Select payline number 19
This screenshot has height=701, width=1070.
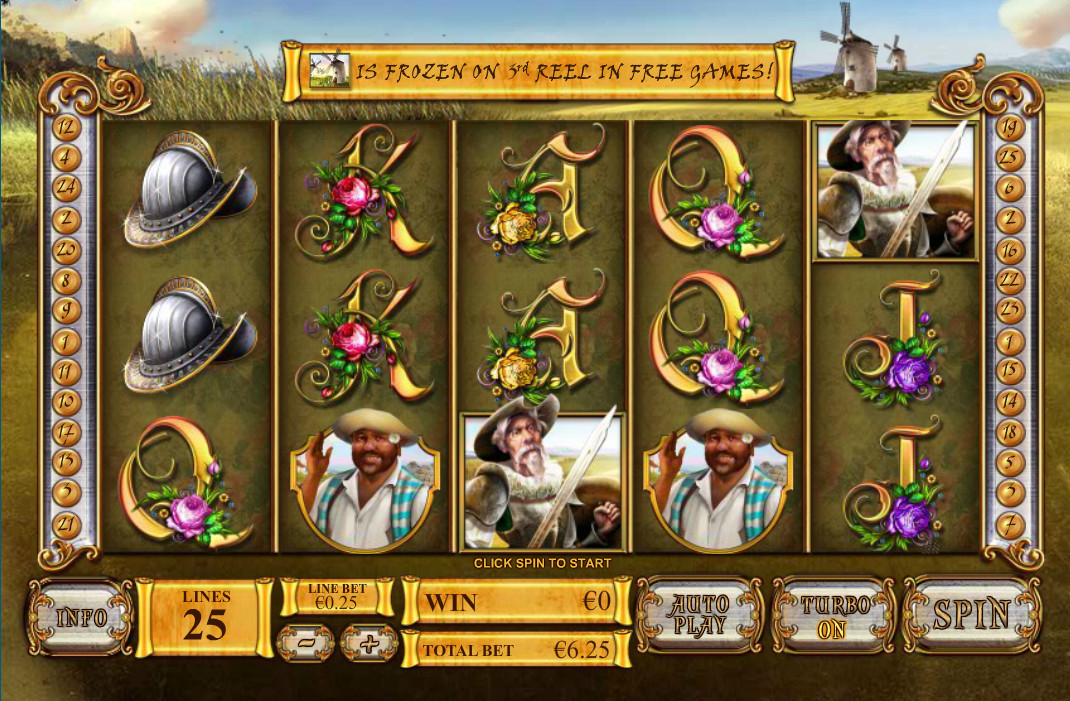pyautogui.click(x=1010, y=127)
